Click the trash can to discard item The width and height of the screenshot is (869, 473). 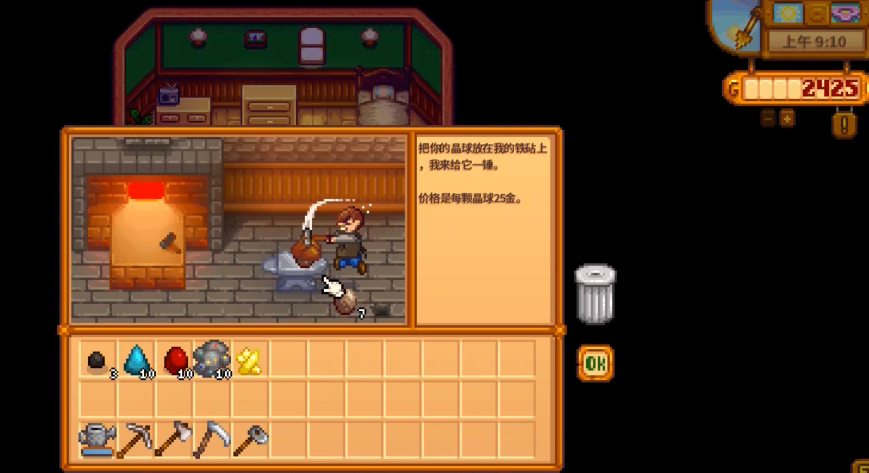coord(595,293)
